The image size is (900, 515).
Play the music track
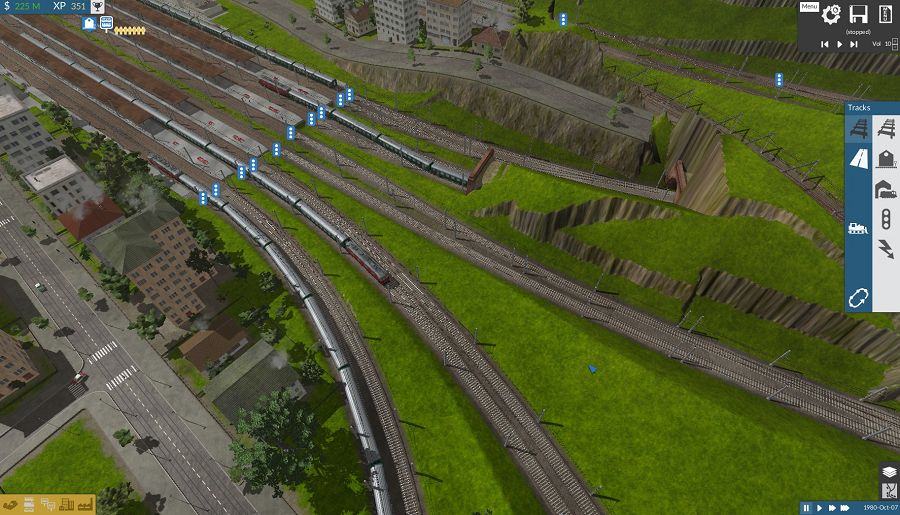coord(838,44)
